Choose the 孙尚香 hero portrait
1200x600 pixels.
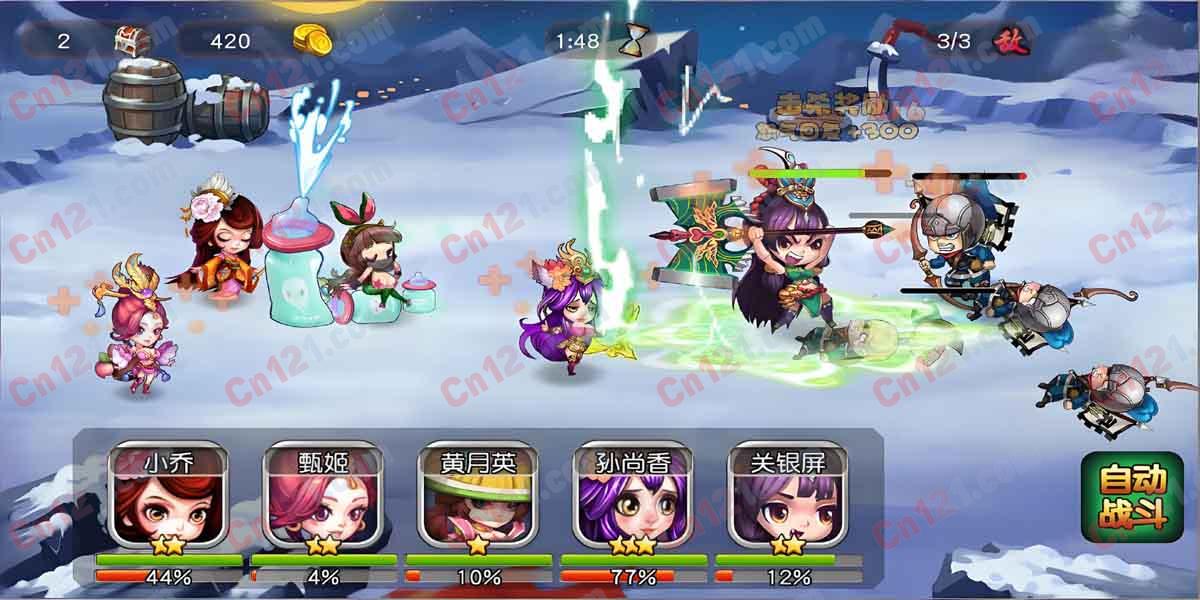[x=633, y=502]
